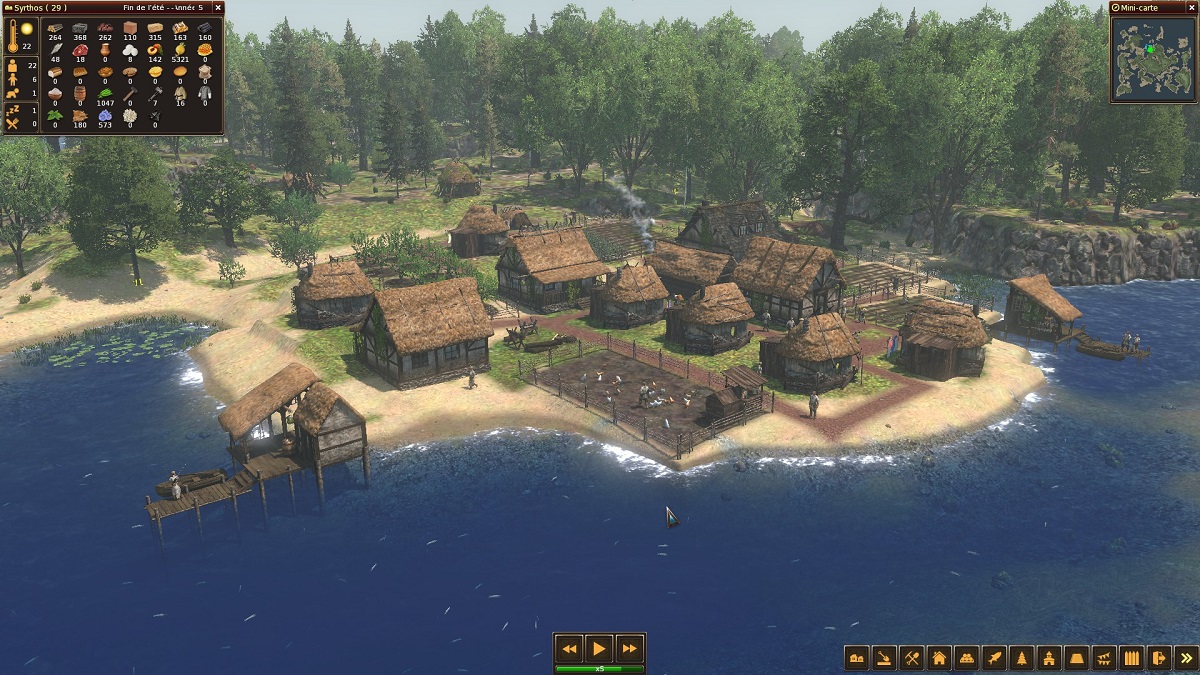Toggle the Mini-carte header checkmark

click(1116, 8)
